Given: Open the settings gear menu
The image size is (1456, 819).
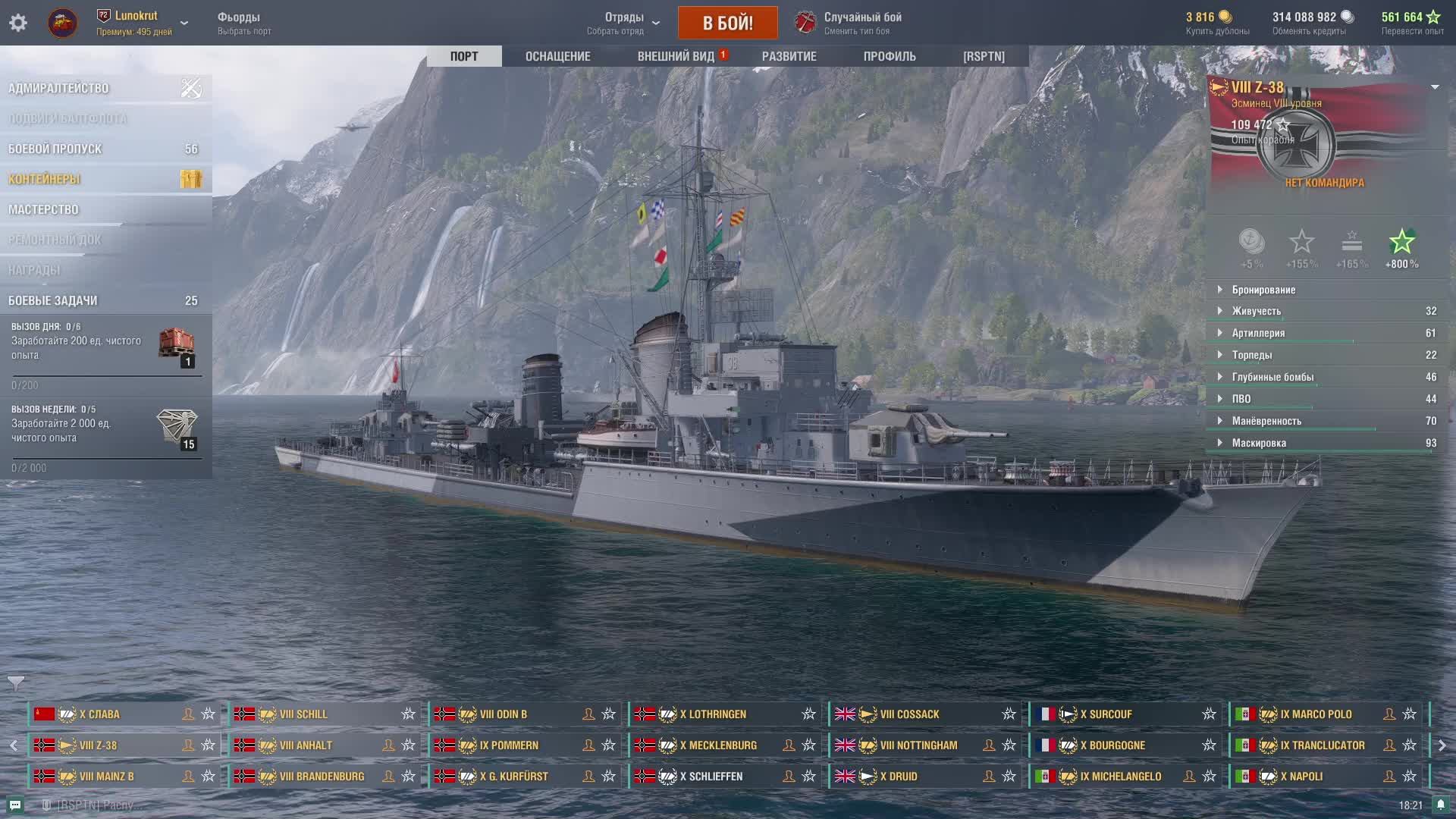Looking at the screenshot, I should (x=18, y=23).
